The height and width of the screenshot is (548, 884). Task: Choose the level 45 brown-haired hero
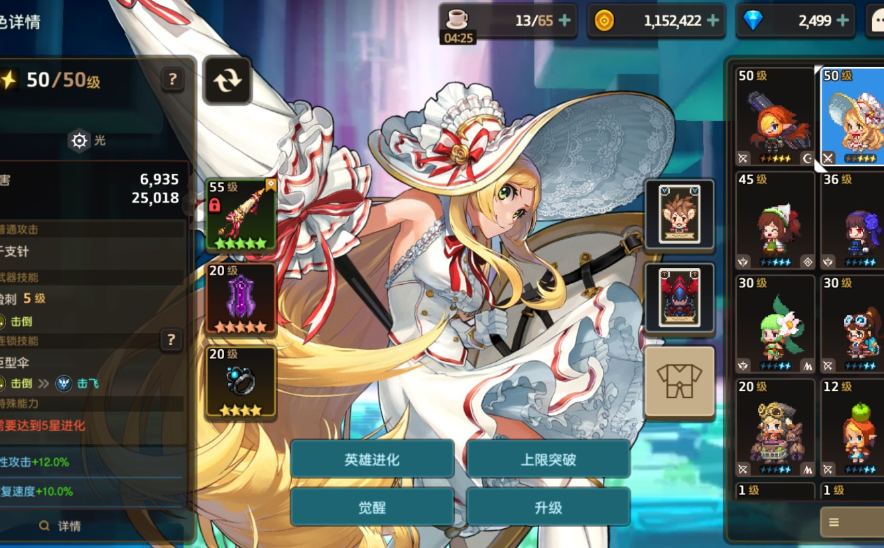tap(775, 221)
